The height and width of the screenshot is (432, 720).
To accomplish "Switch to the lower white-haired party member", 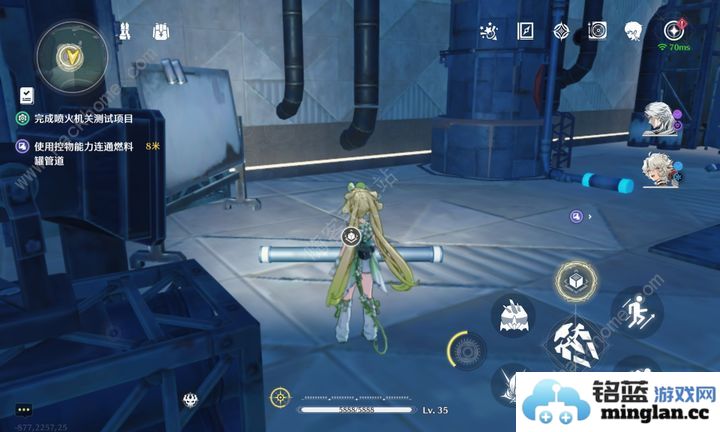I will click(659, 168).
